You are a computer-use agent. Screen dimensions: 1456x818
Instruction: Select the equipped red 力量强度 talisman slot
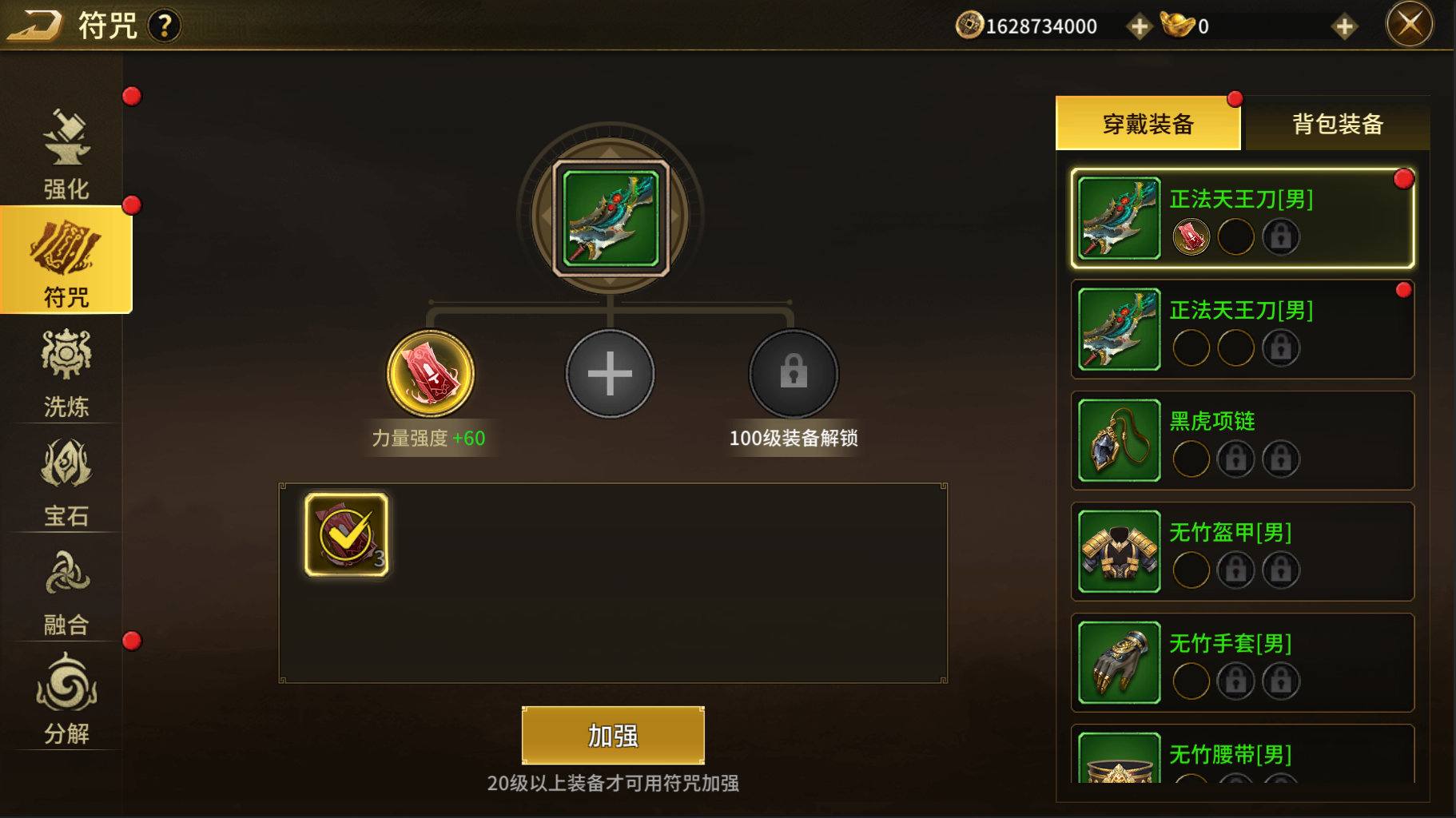[431, 373]
